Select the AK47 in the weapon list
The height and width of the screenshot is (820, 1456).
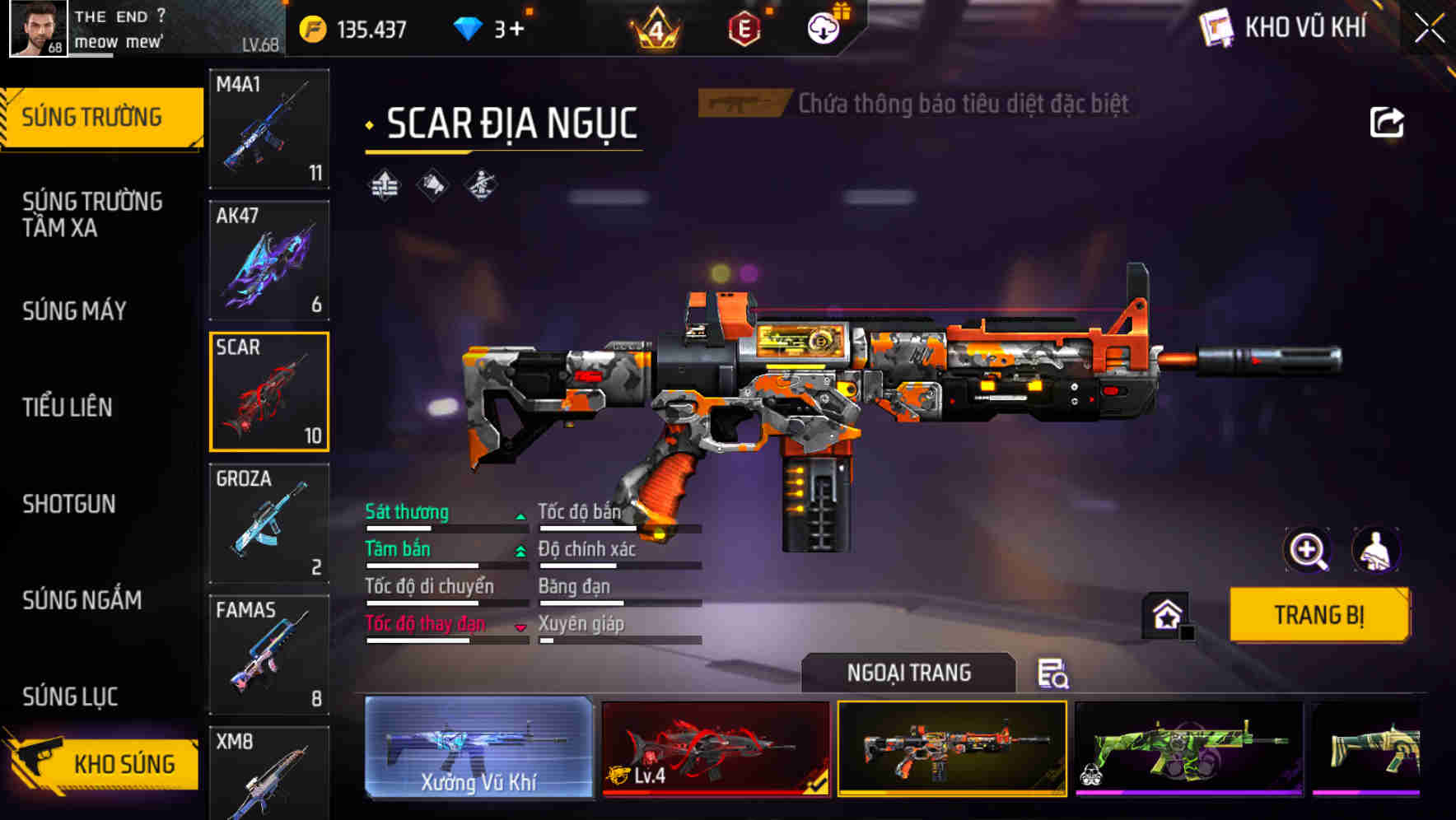tap(268, 259)
